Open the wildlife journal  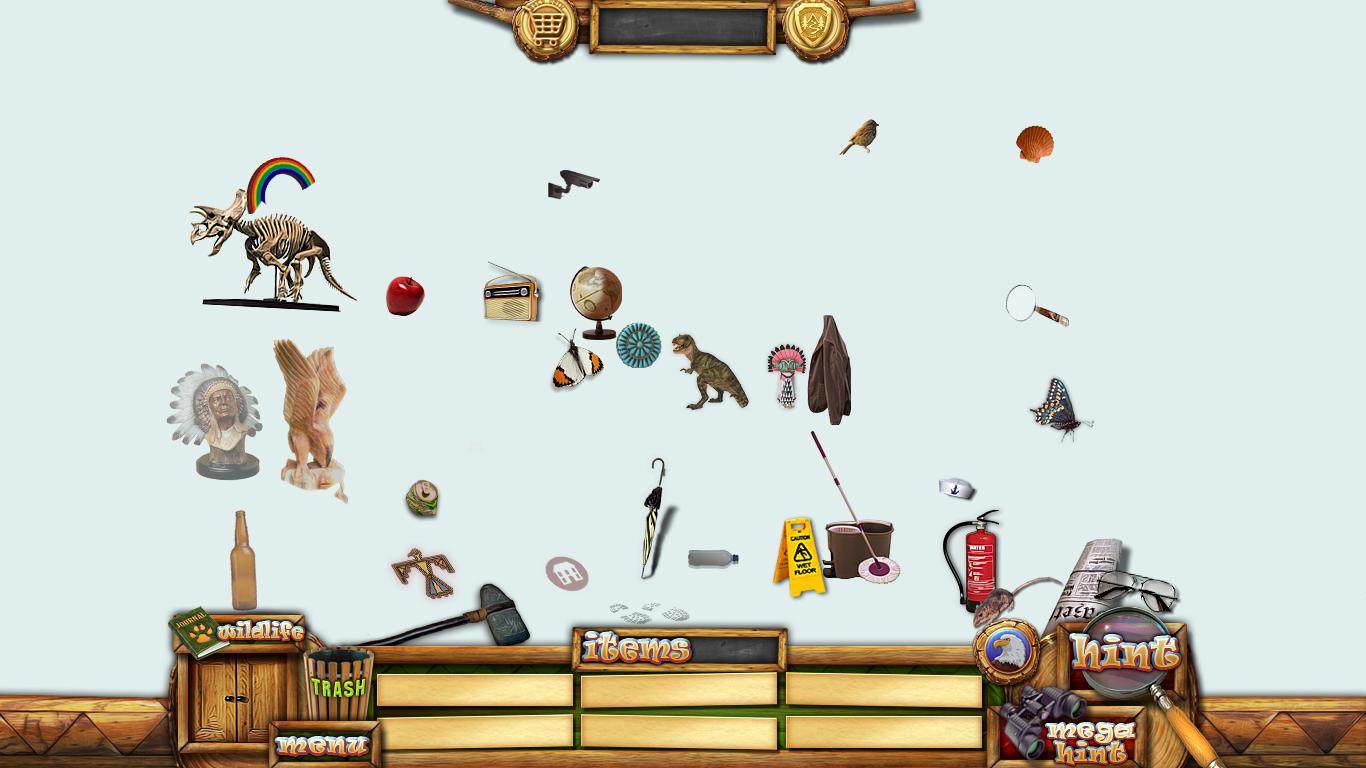(198, 632)
